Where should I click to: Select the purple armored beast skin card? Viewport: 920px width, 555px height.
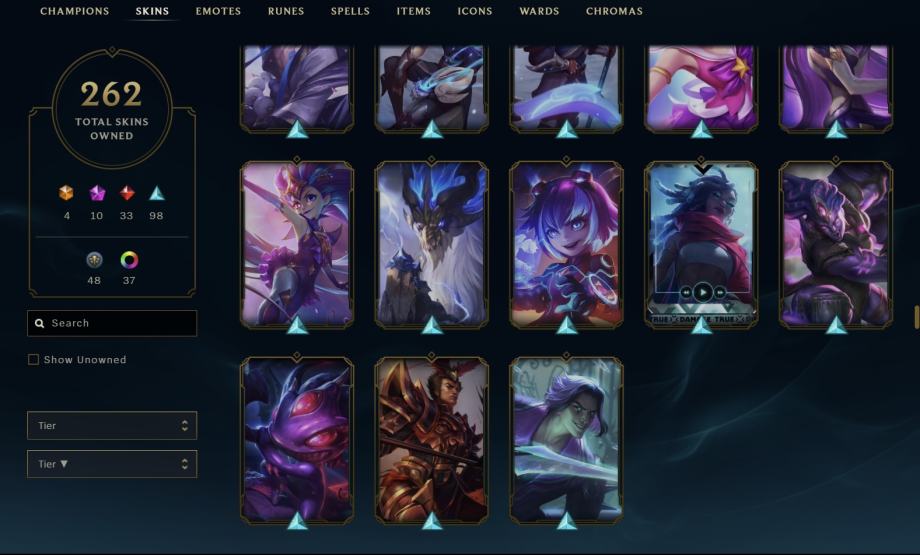pyautogui.click(x=836, y=244)
